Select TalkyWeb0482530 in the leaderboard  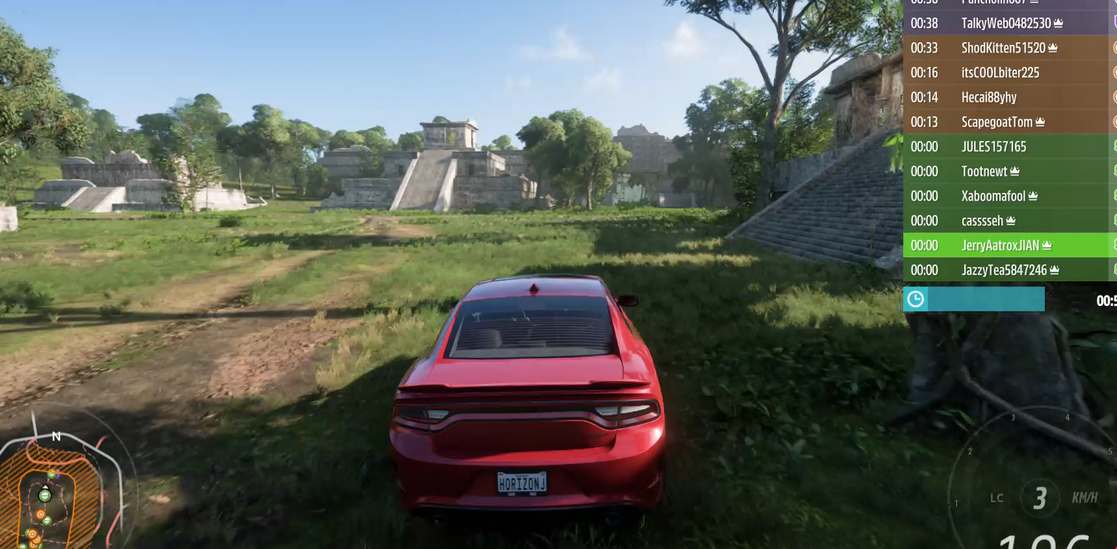pos(1006,23)
